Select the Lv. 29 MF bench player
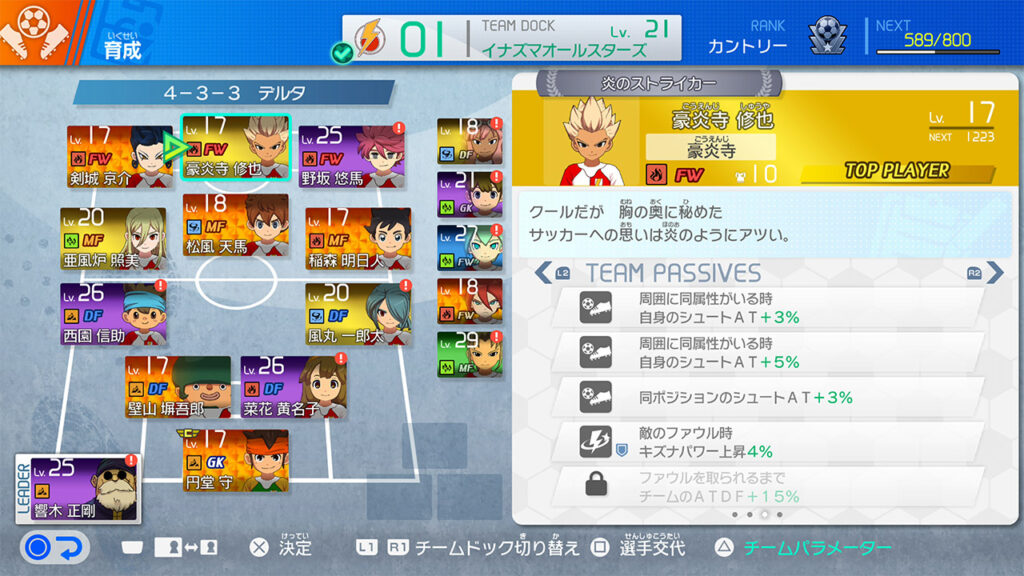The height and width of the screenshot is (576, 1024). [x=470, y=355]
